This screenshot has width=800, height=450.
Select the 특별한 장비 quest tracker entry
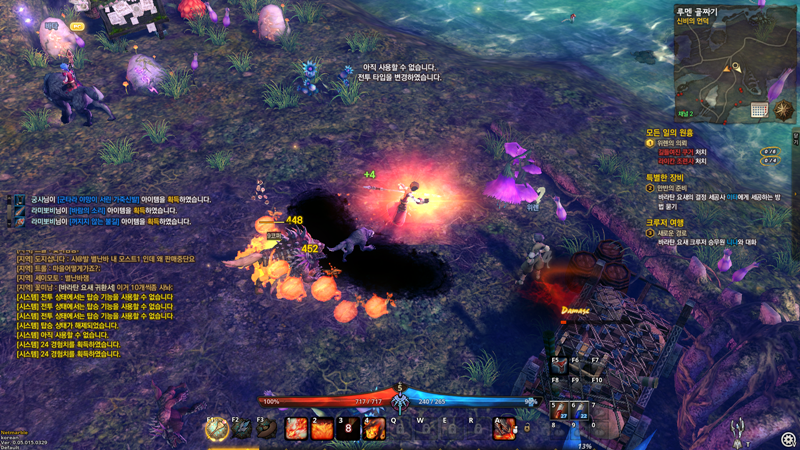pos(670,177)
